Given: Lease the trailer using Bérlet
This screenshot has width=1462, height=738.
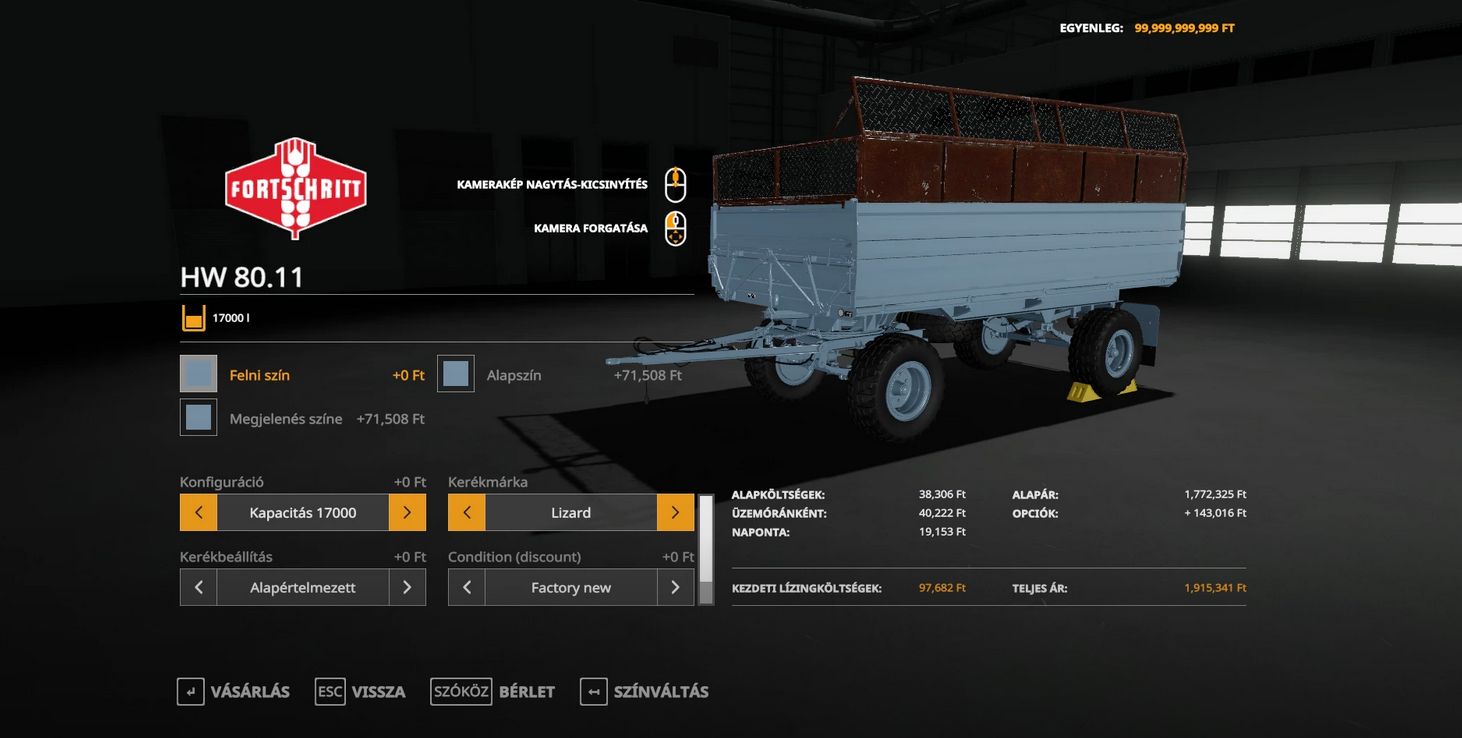Looking at the screenshot, I should pos(493,692).
